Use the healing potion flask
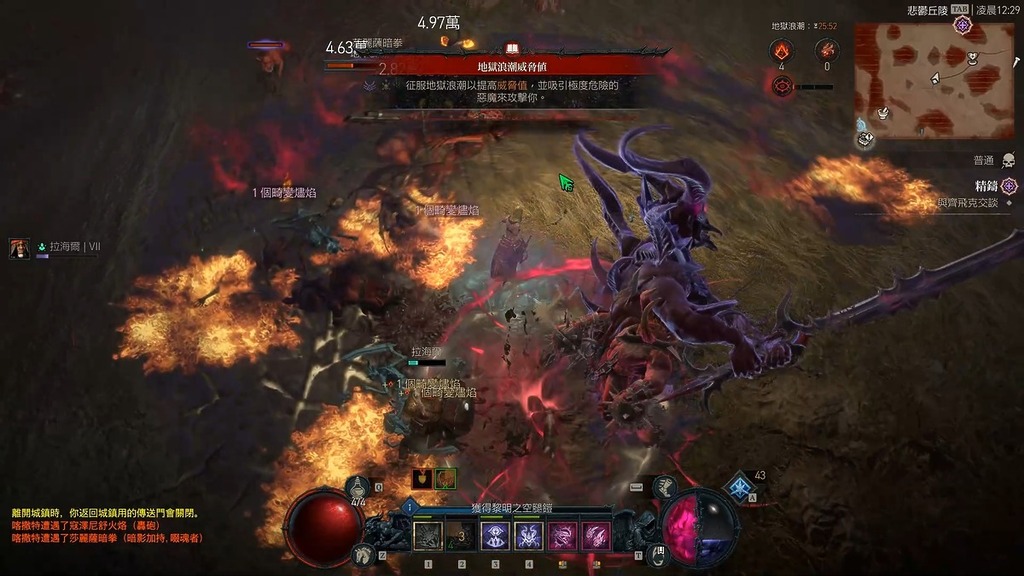The height and width of the screenshot is (576, 1024). pyautogui.click(x=358, y=488)
